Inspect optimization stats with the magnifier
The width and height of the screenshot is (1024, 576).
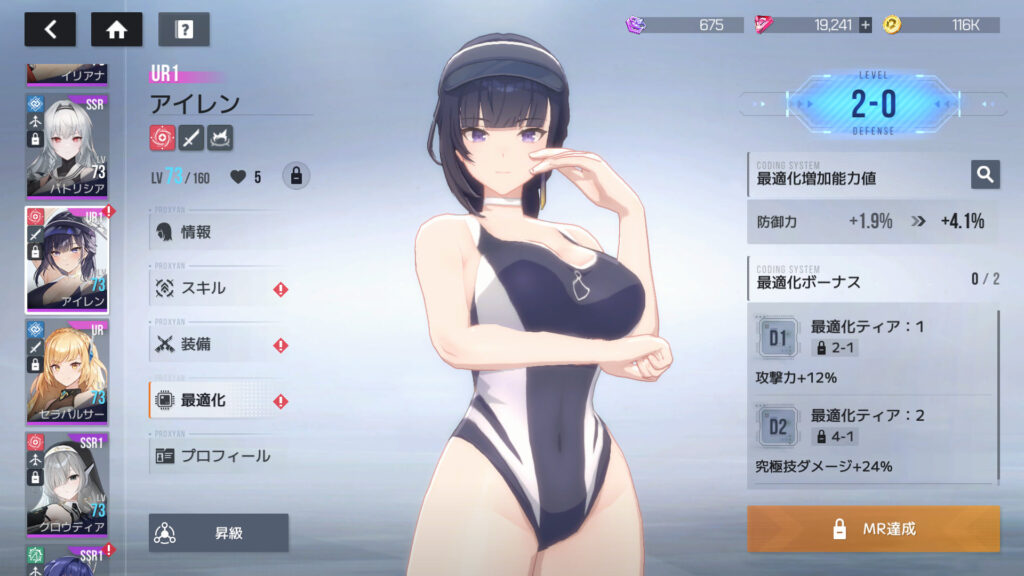985,175
